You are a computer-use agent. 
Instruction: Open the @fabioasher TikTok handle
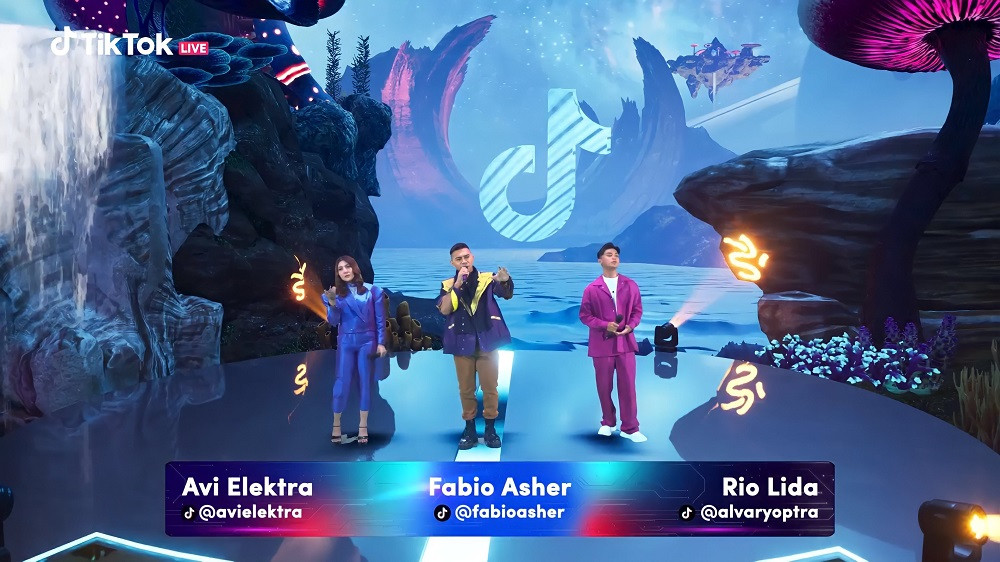click(500, 513)
